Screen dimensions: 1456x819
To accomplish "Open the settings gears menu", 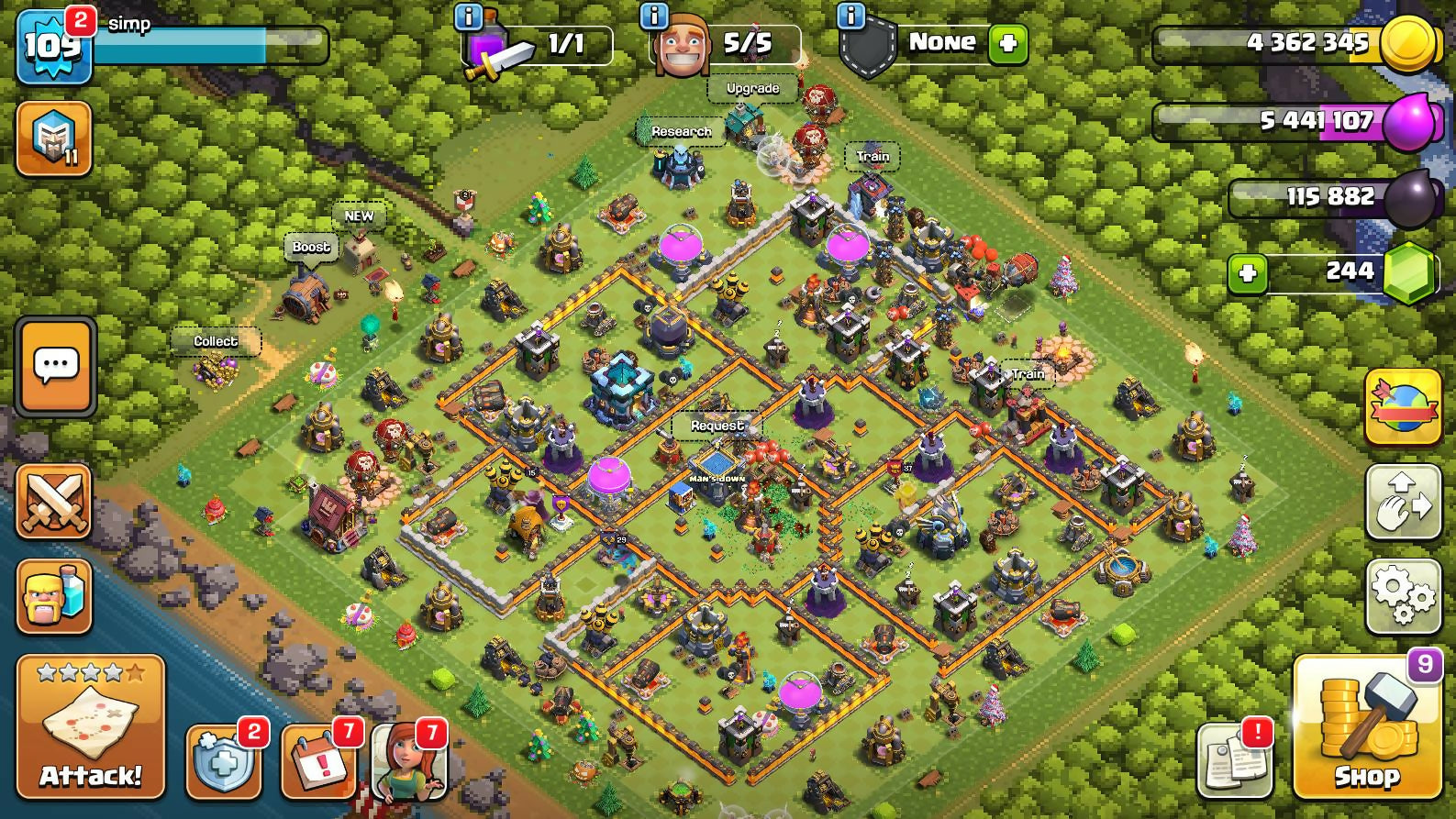I will (x=1403, y=596).
